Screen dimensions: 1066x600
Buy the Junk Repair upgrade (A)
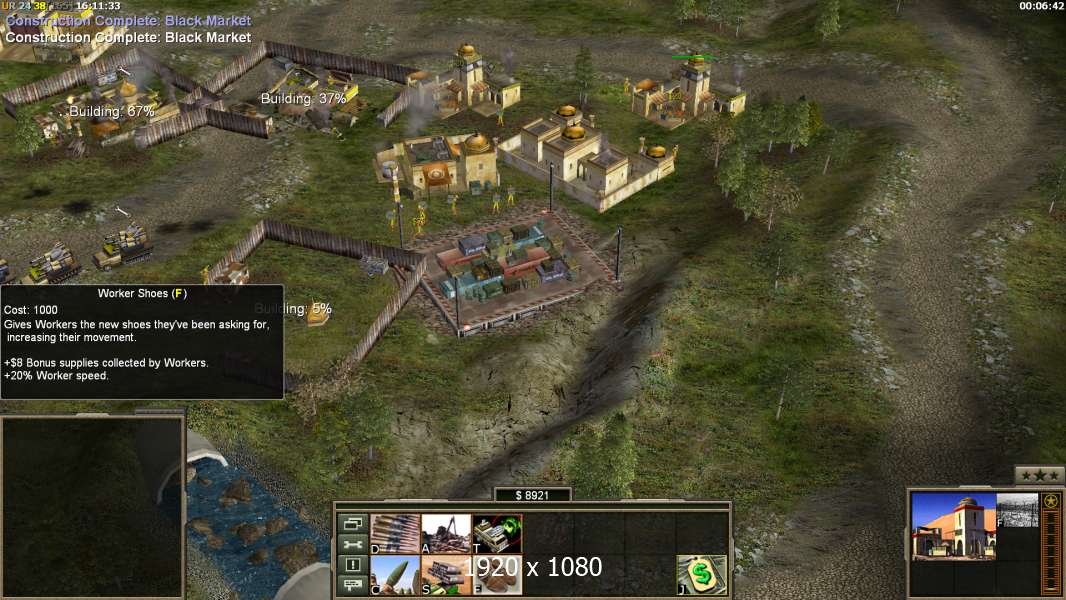[x=446, y=533]
